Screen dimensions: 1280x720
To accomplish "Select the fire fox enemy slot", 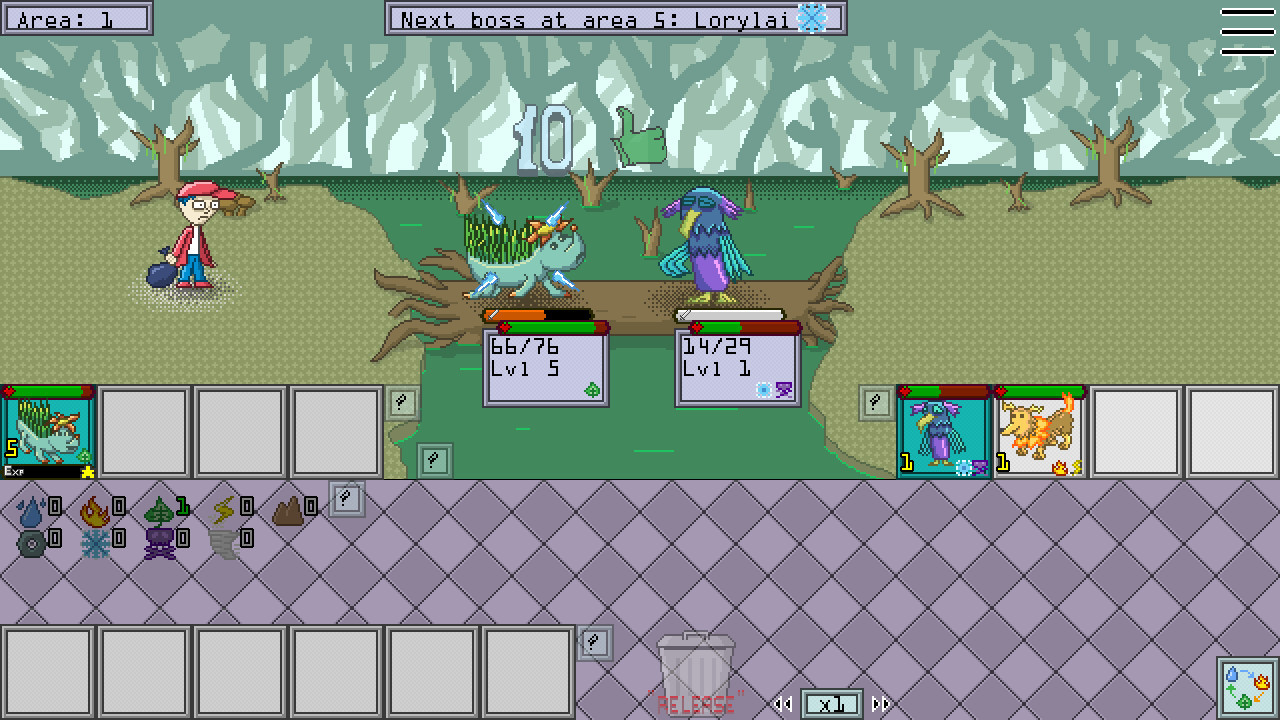I will (1039, 433).
